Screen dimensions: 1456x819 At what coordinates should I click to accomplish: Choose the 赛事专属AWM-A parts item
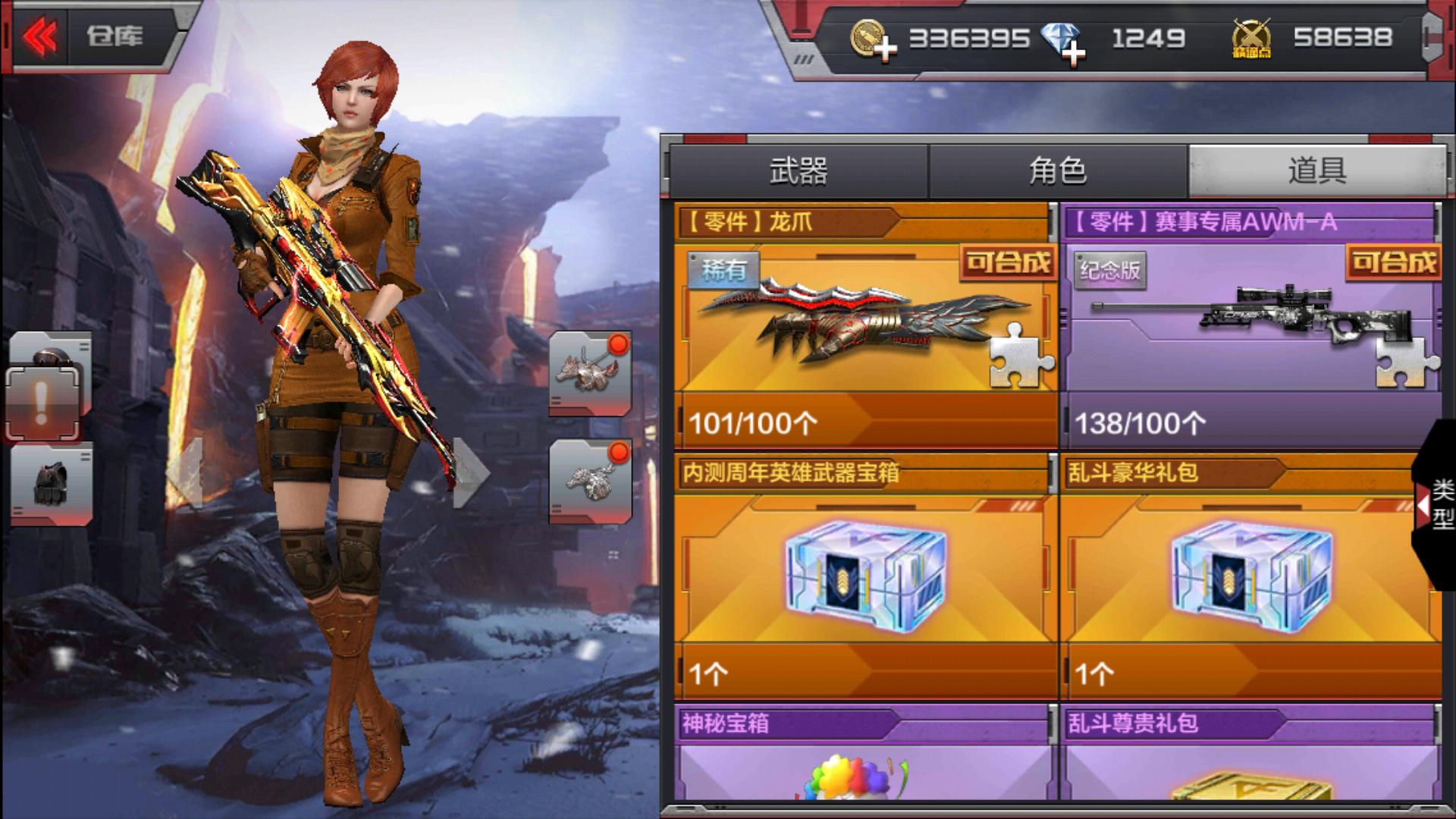[x=1251, y=326]
